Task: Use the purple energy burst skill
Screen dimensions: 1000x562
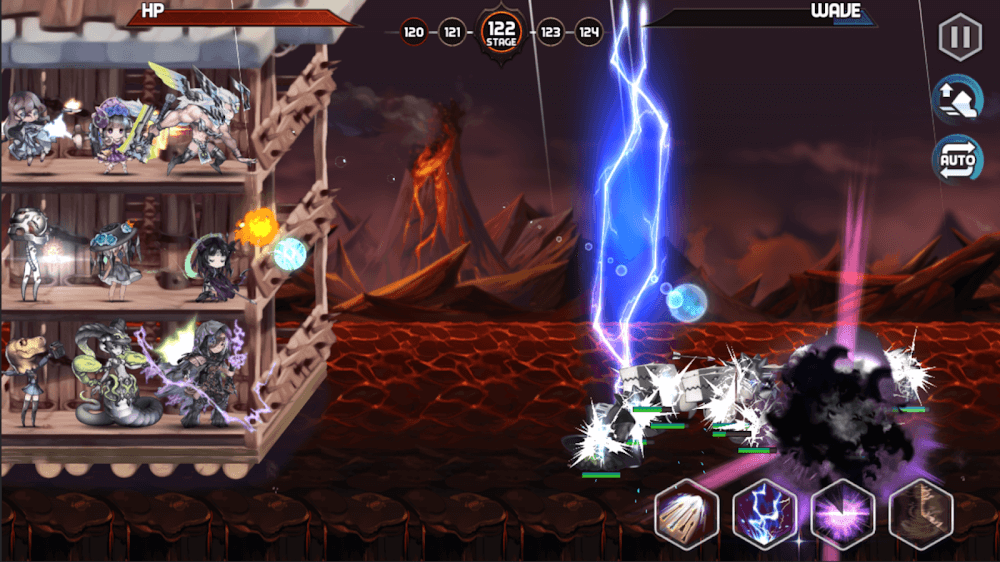Action: pos(842,513)
